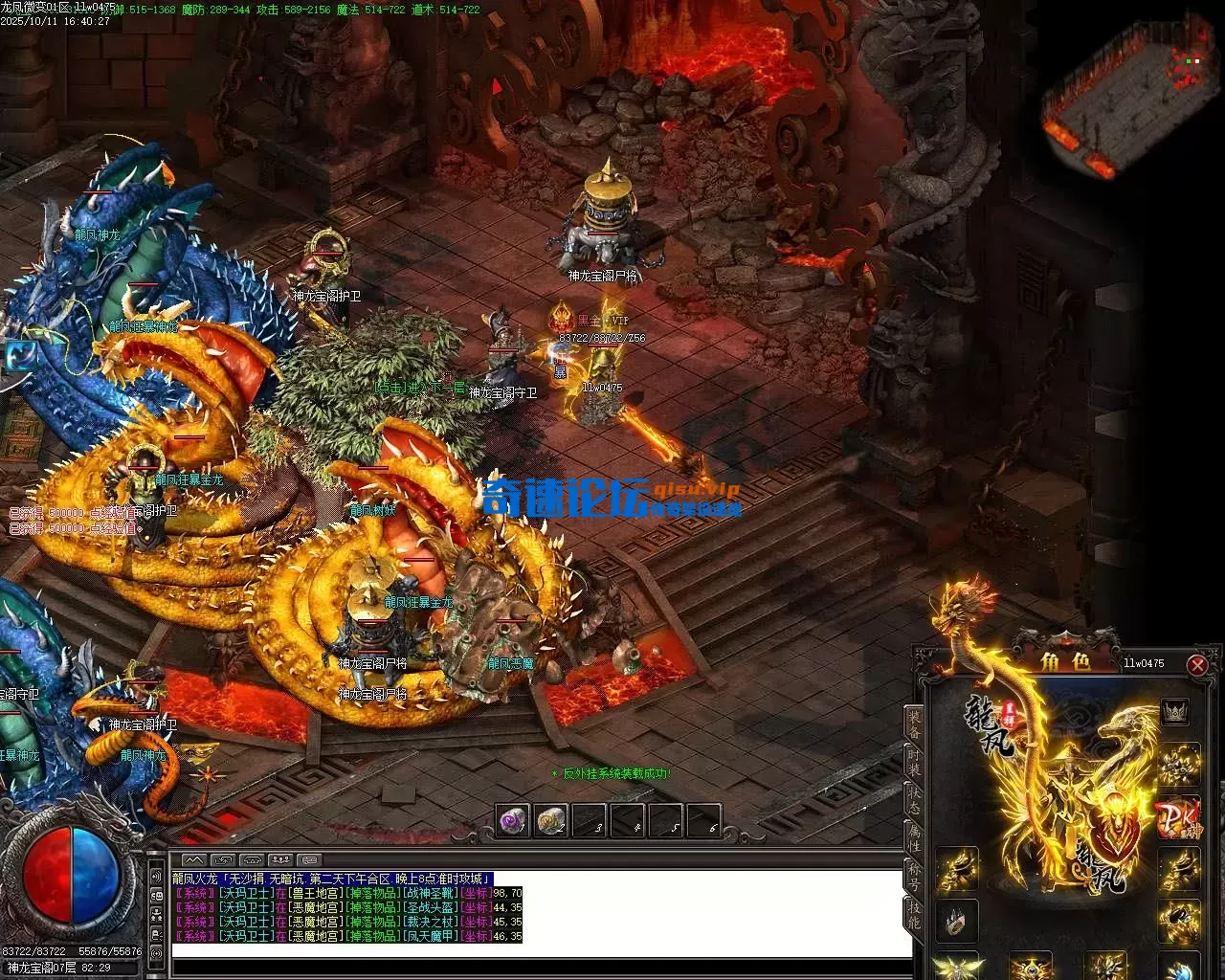
Task: Open the 时装 fashion tab
Action: coord(914,763)
